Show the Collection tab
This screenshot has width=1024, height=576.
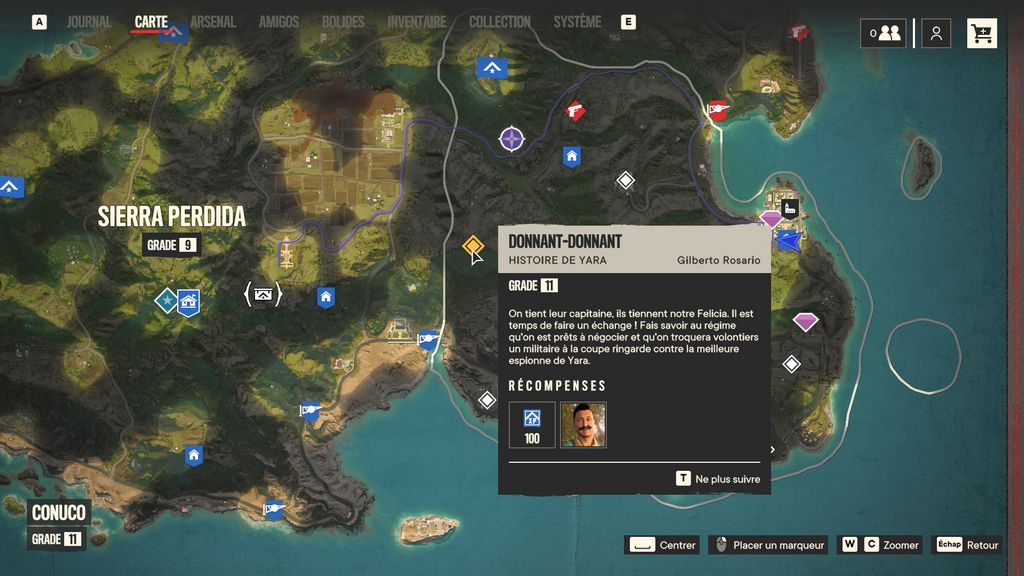pyautogui.click(x=500, y=22)
